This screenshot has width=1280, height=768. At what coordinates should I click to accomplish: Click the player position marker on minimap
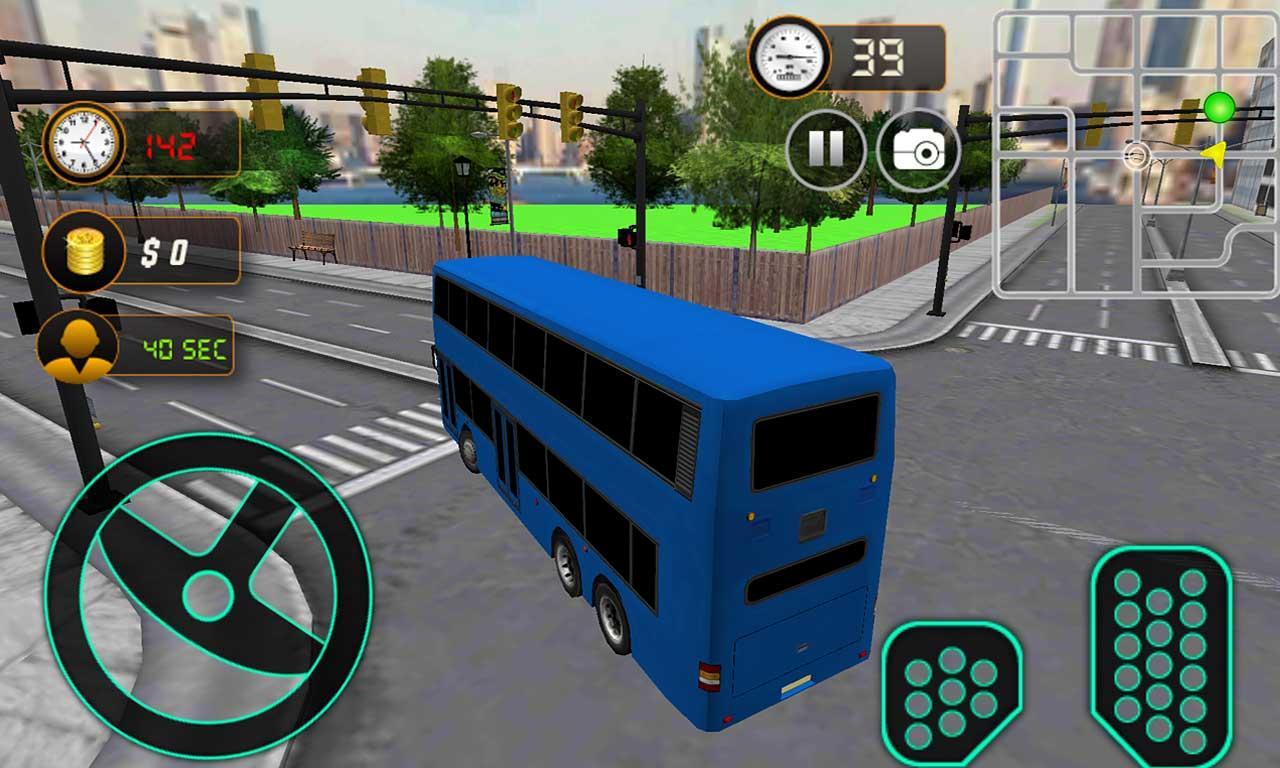pos(1135,156)
